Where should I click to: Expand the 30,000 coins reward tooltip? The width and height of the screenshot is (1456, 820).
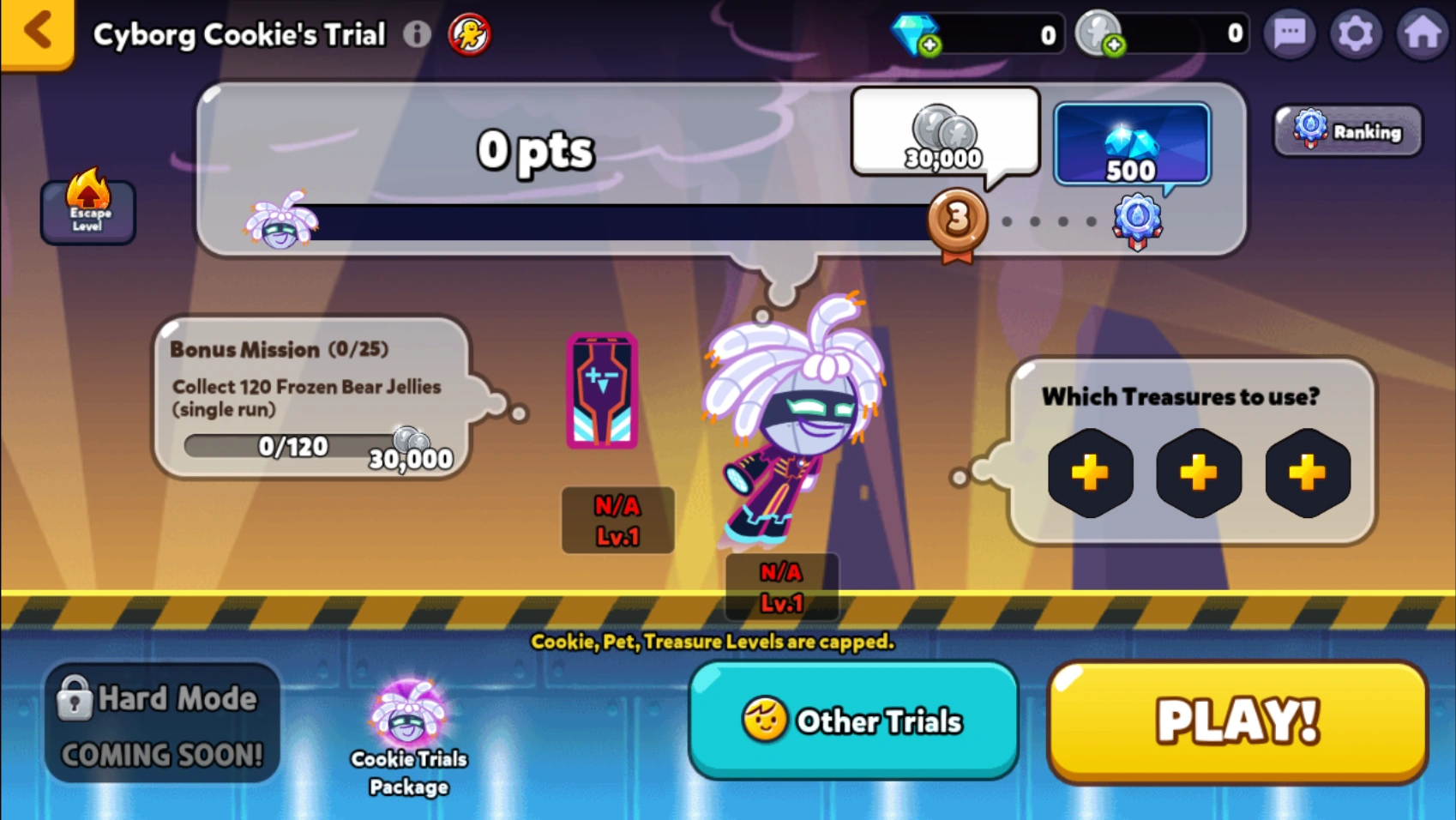tap(944, 136)
